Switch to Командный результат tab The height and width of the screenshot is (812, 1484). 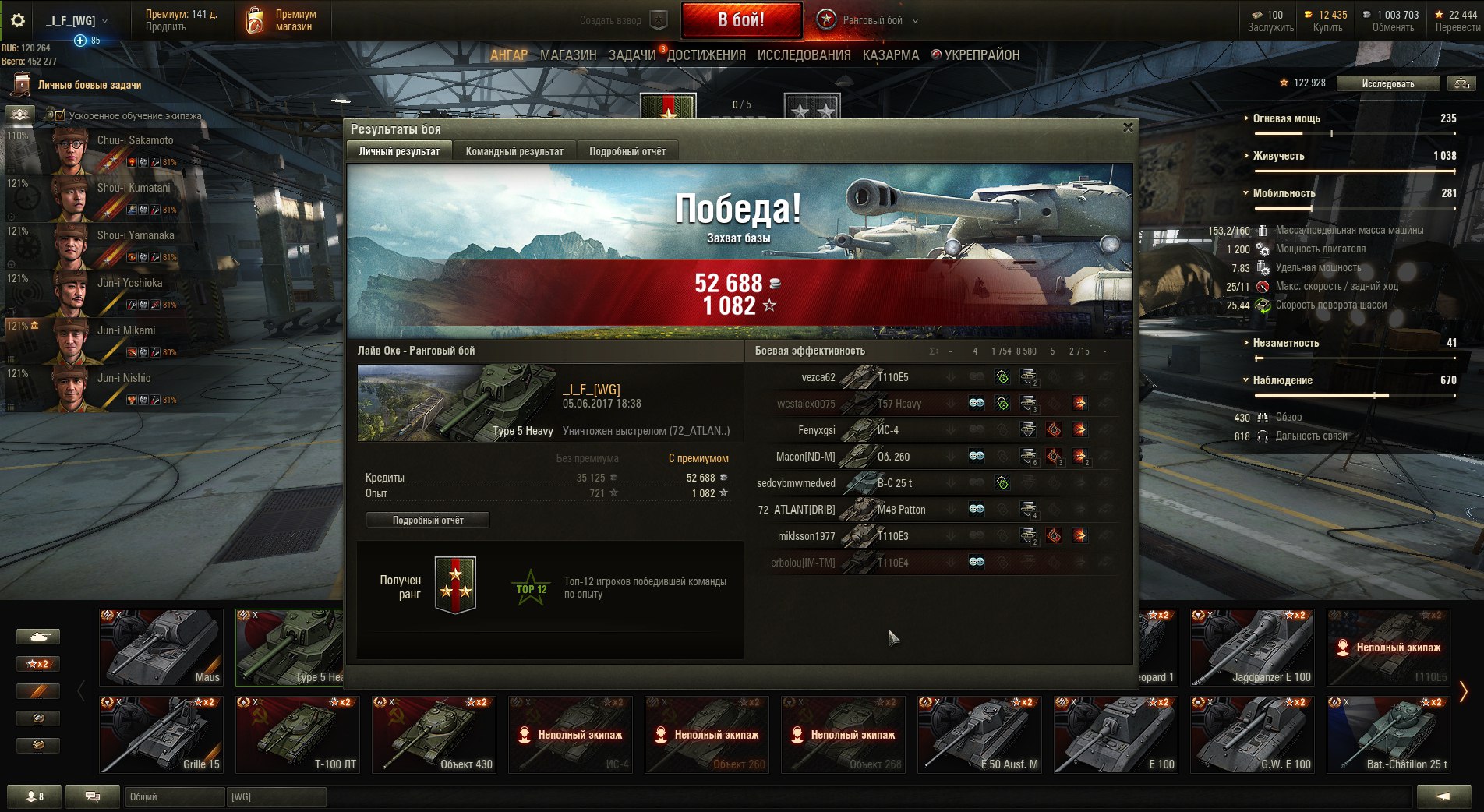(514, 151)
